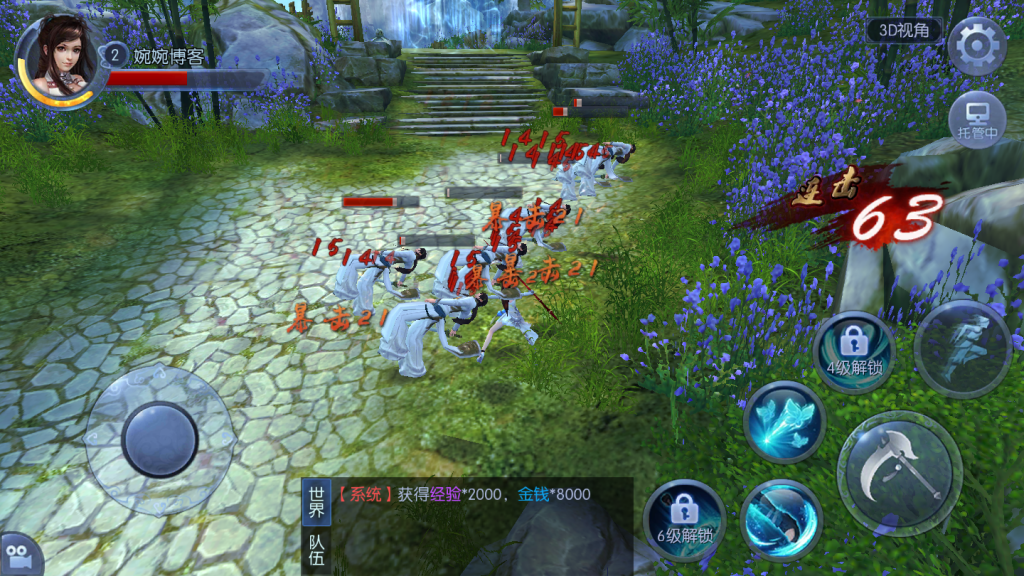The image size is (1024, 576).
Task: Toggle the 托管中 auto-play button
Action: [x=976, y=119]
